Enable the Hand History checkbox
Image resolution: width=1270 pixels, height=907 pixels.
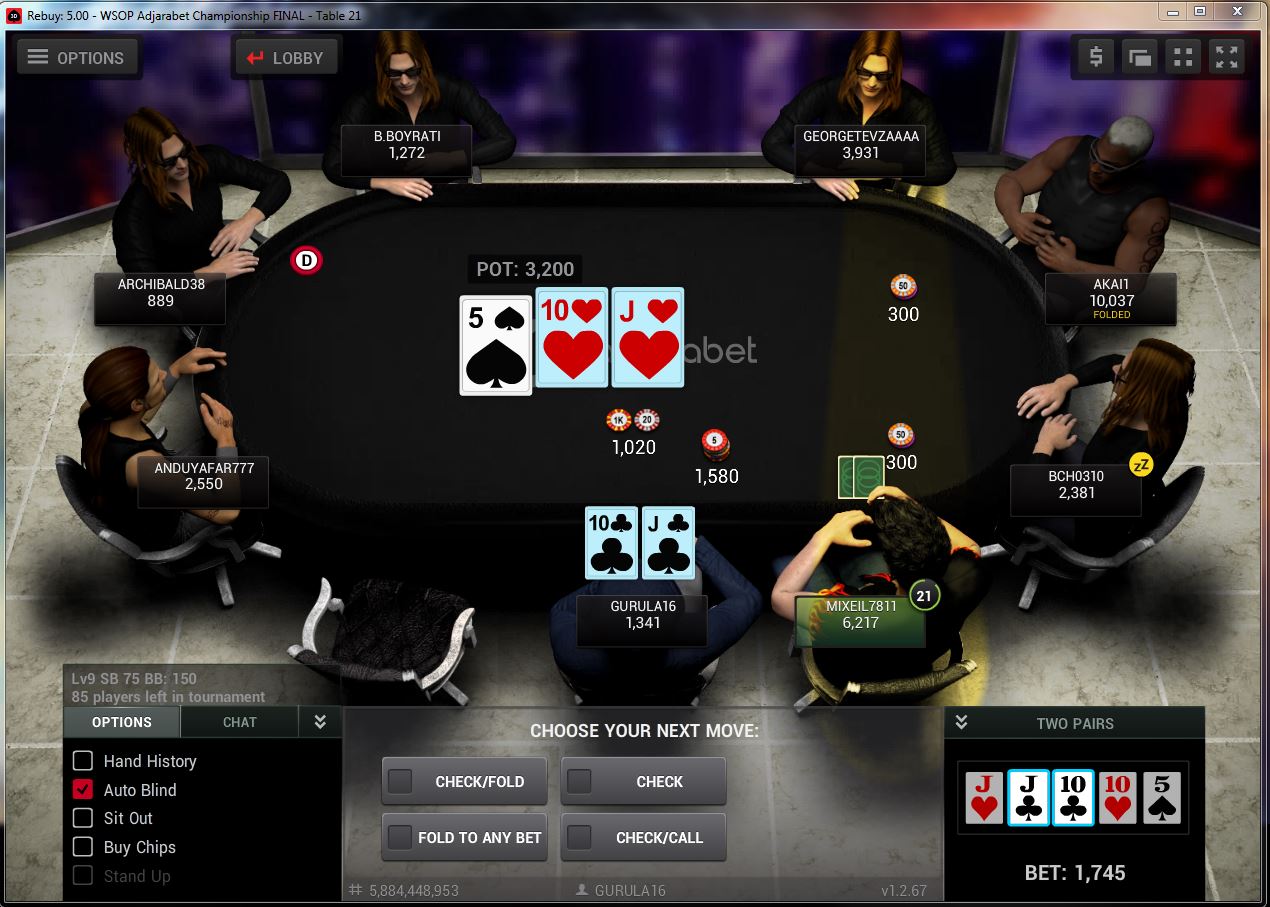(x=84, y=761)
